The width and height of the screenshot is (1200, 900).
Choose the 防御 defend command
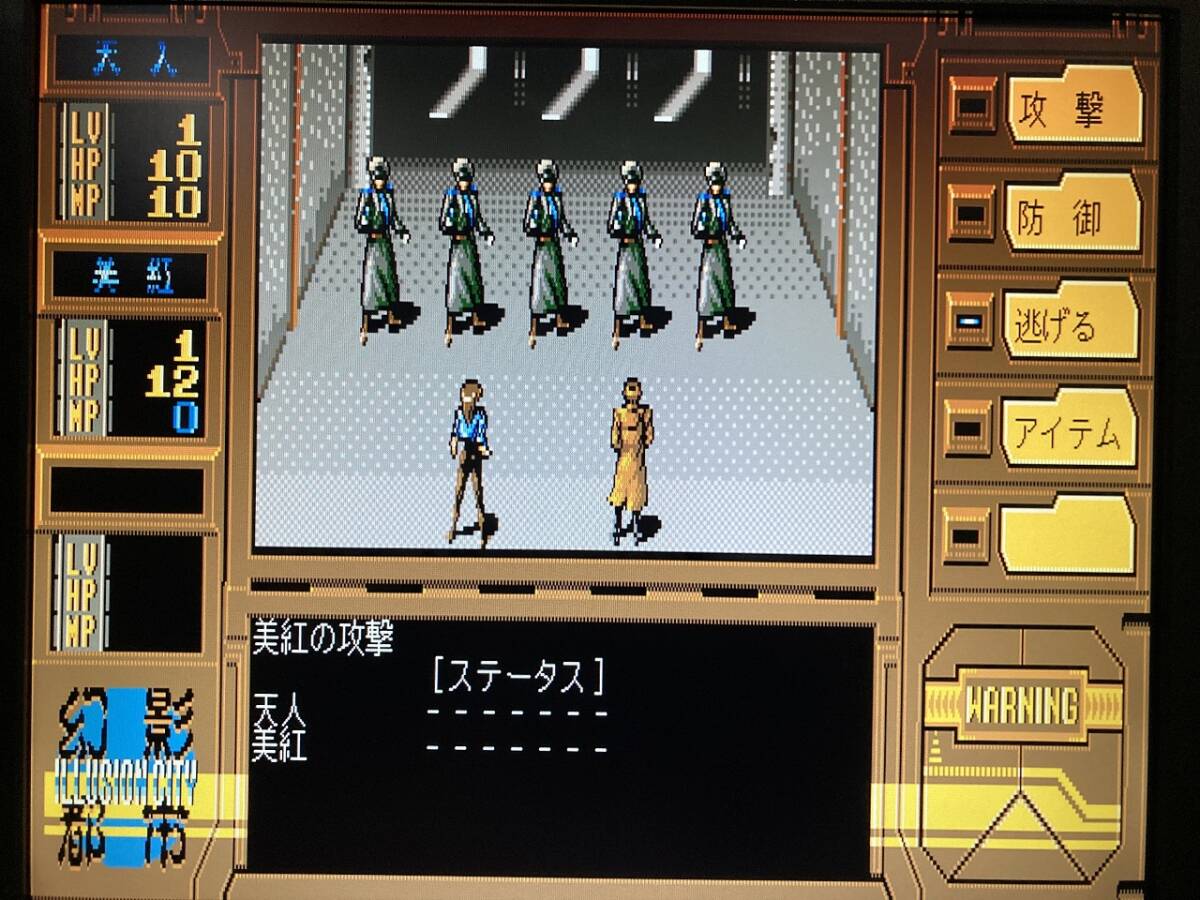click(1072, 214)
